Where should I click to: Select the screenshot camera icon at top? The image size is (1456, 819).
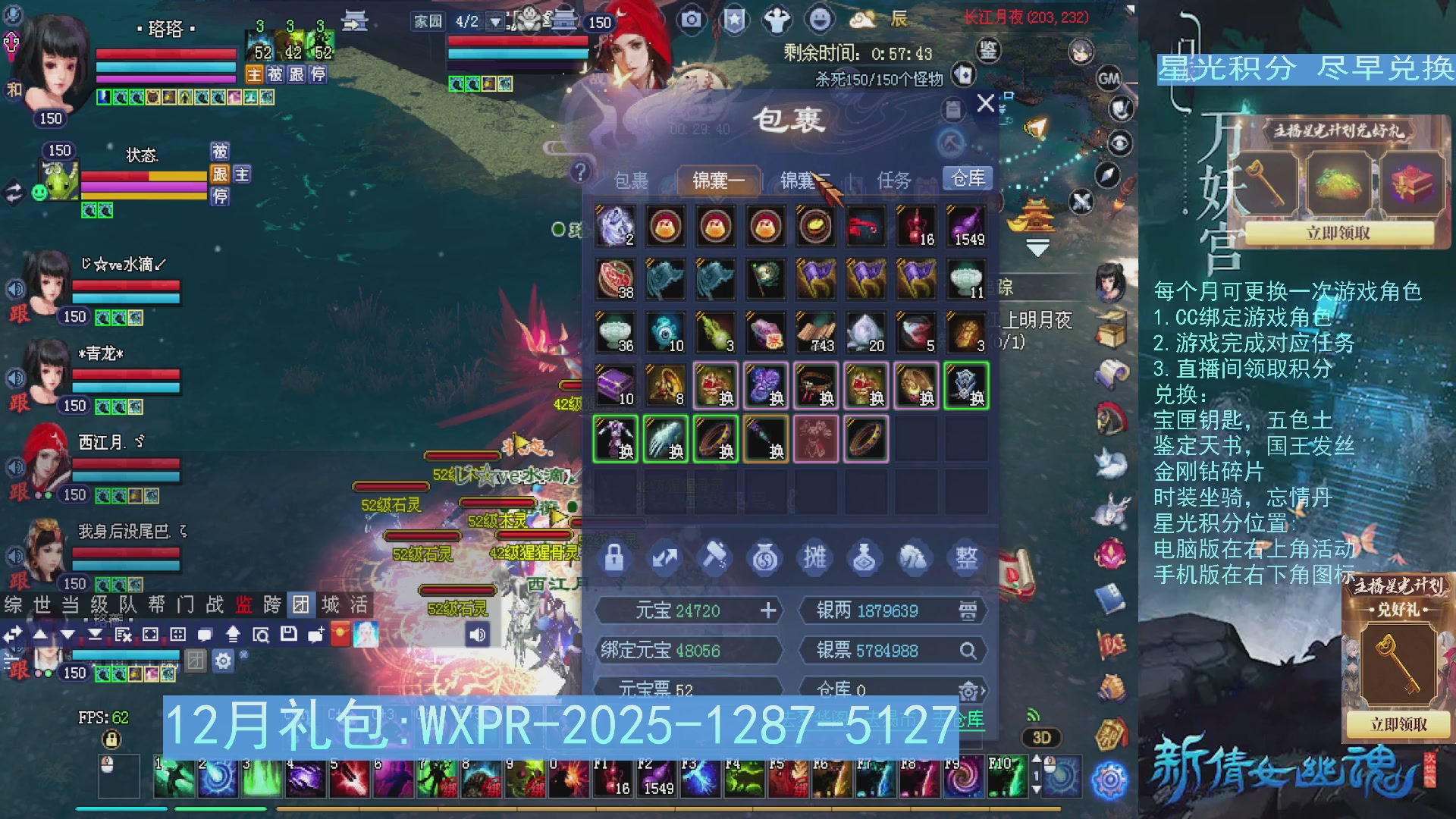click(689, 20)
